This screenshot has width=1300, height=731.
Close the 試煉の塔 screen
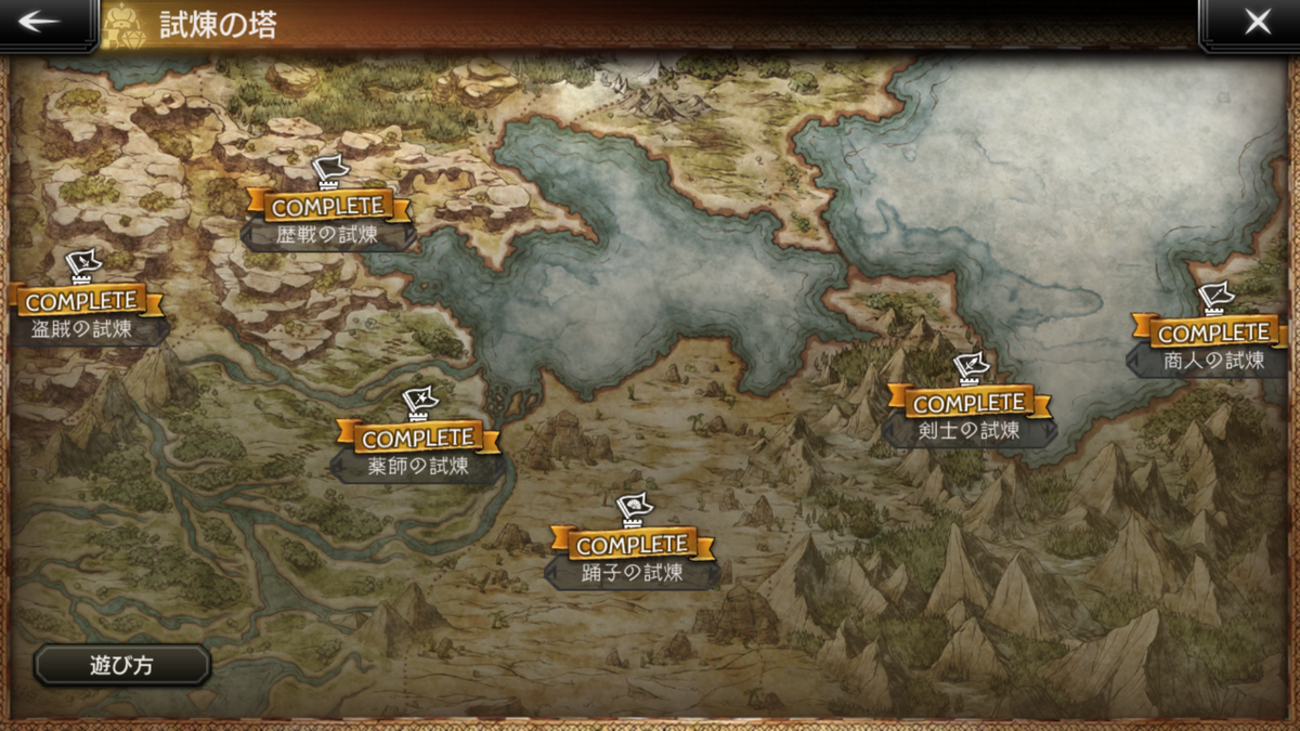click(x=1257, y=22)
